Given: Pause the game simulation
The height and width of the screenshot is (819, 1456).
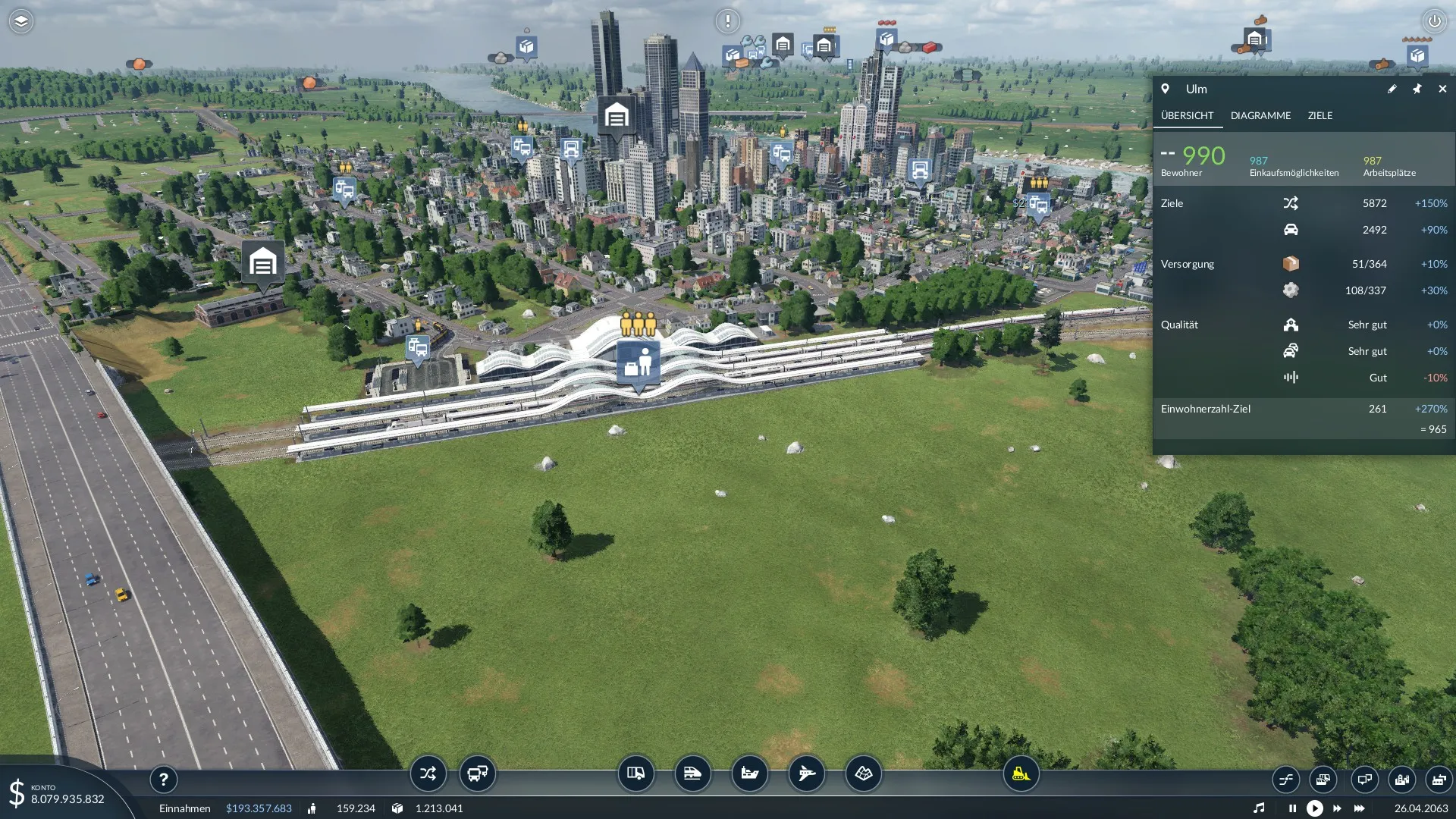Looking at the screenshot, I should 1292,808.
